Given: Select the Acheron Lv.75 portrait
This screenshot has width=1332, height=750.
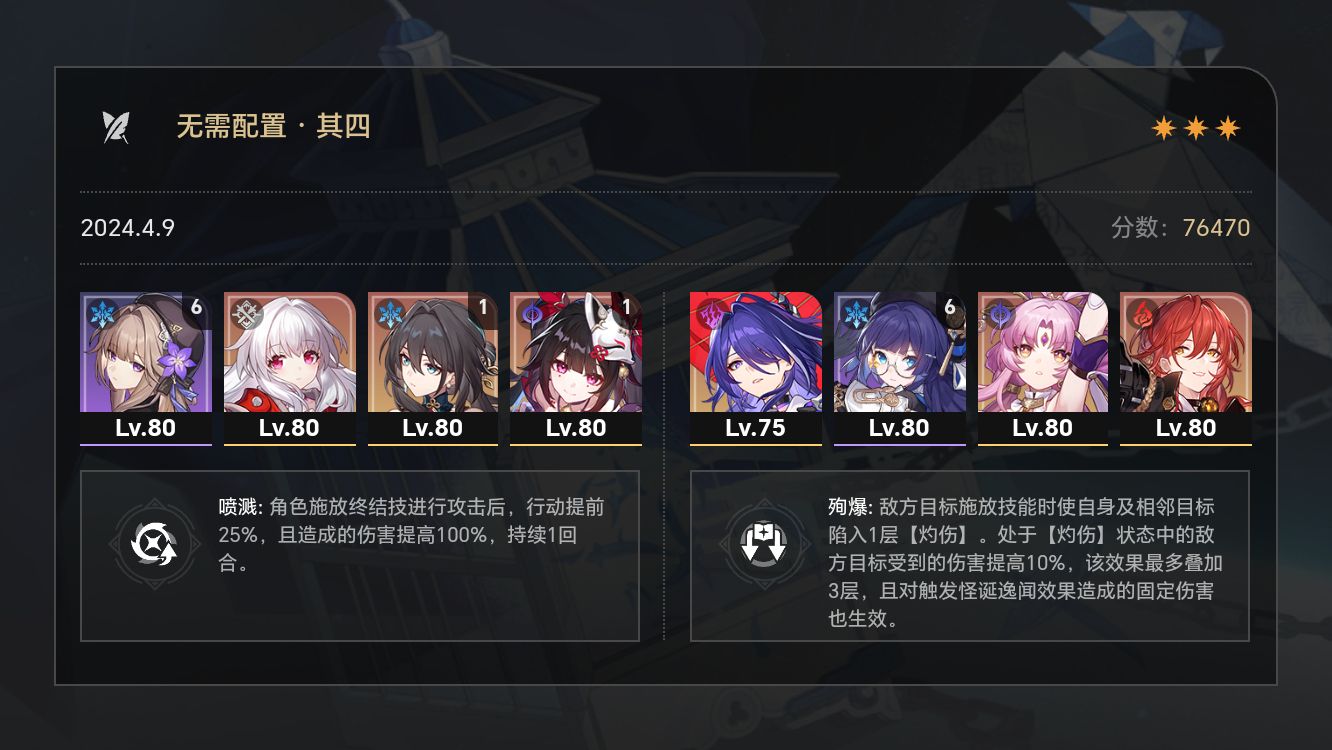Looking at the screenshot, I should [755, 360].
